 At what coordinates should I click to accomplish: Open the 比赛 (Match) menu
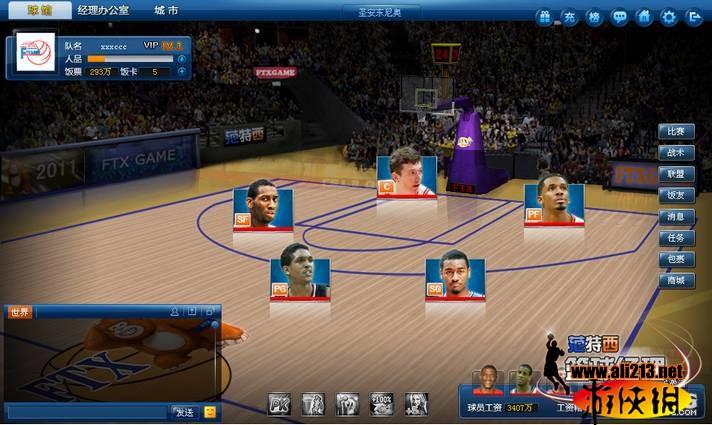click(x=677, y=132)
